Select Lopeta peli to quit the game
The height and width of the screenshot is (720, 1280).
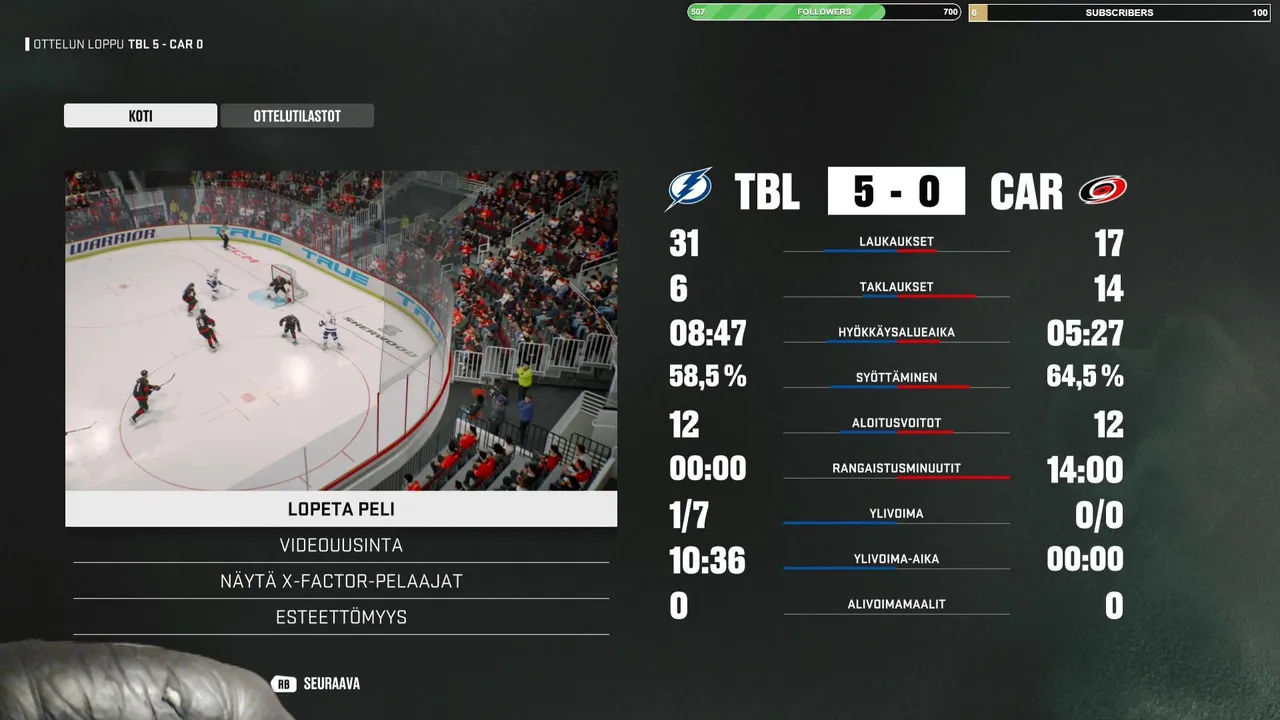pyautogui.click(x=341, y=509)
